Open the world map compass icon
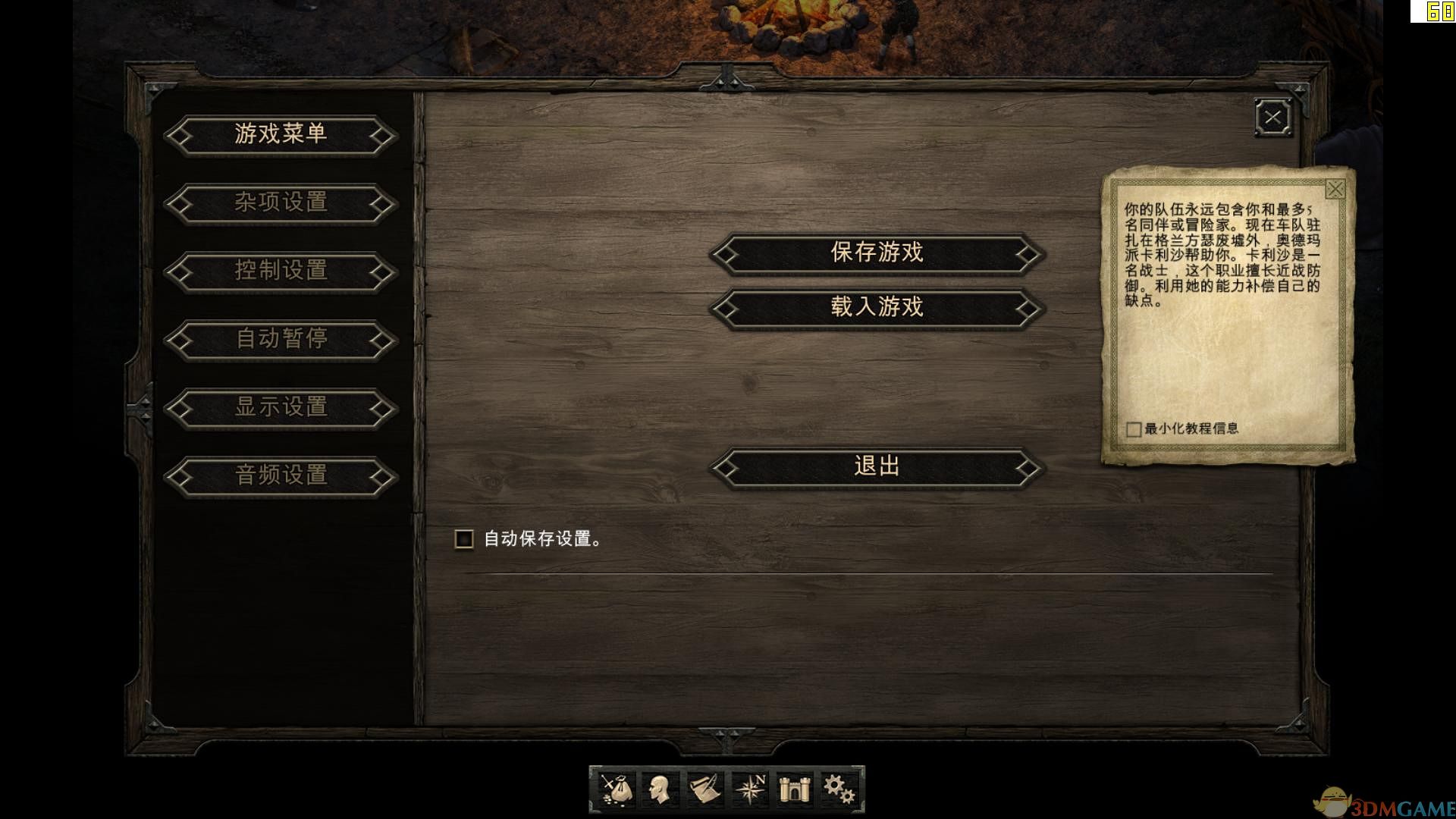This screenshot has width=1456, height=819. point(748,789)
